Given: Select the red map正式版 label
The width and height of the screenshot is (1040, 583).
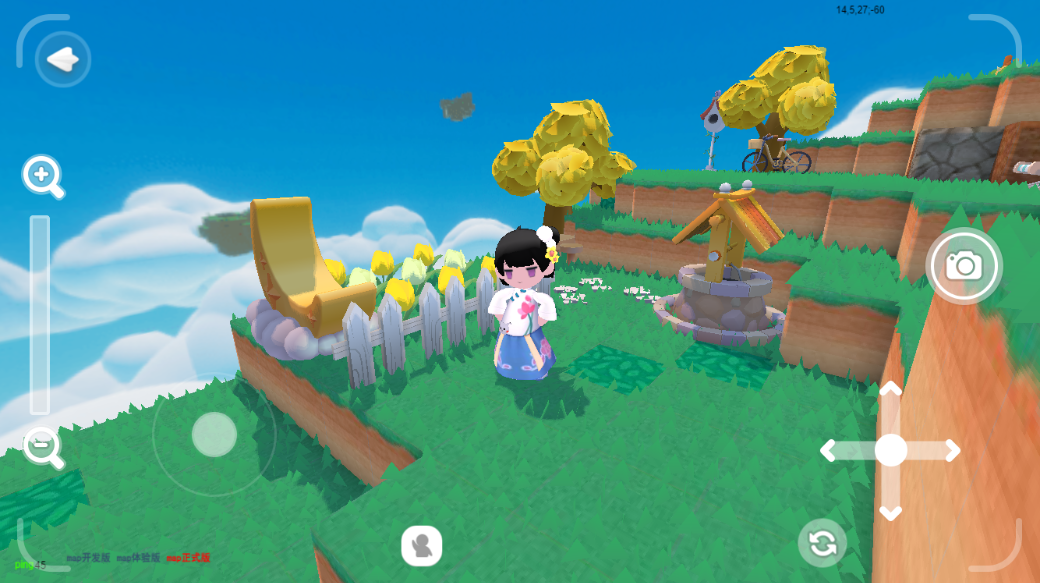Looking at the screenshot, I should click(x=188, y=558).
